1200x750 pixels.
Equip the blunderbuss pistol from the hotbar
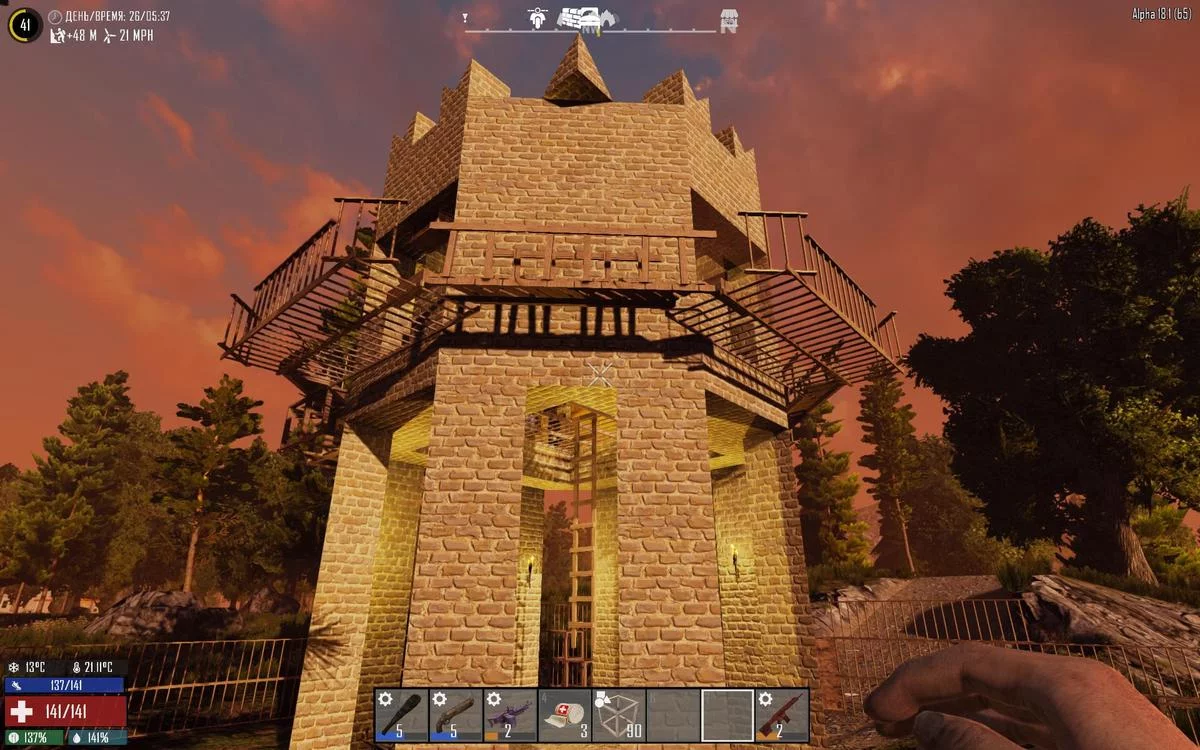(456, 715)
